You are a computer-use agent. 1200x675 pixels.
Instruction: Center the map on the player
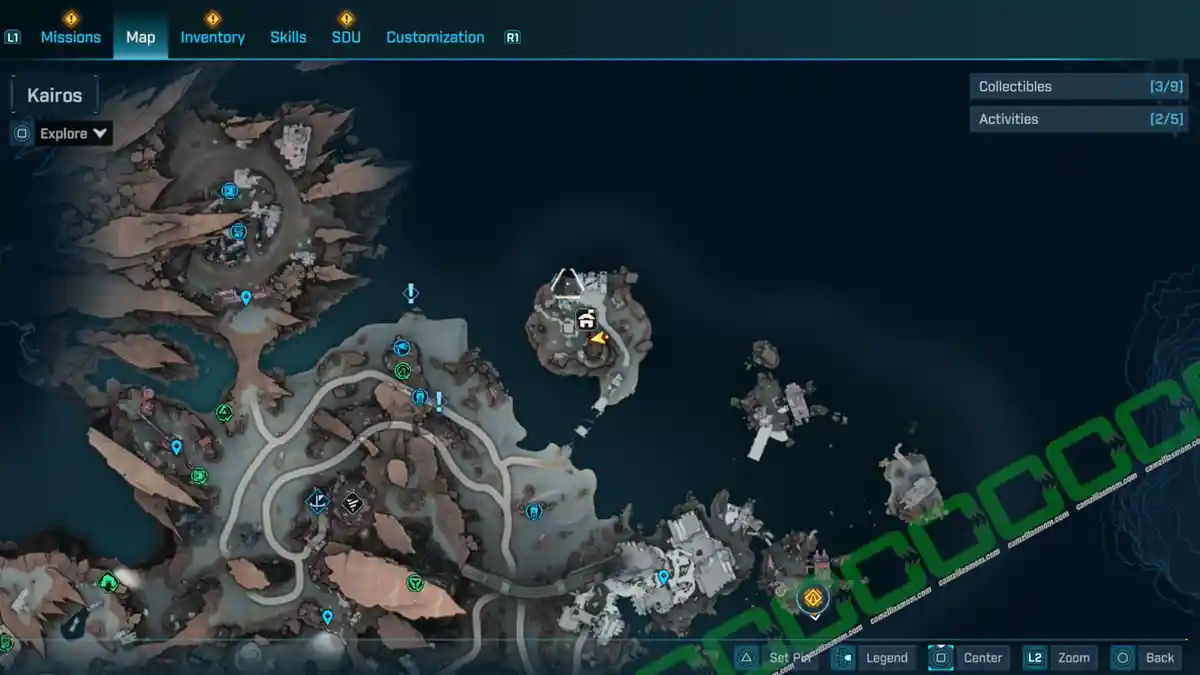[968, 657]
